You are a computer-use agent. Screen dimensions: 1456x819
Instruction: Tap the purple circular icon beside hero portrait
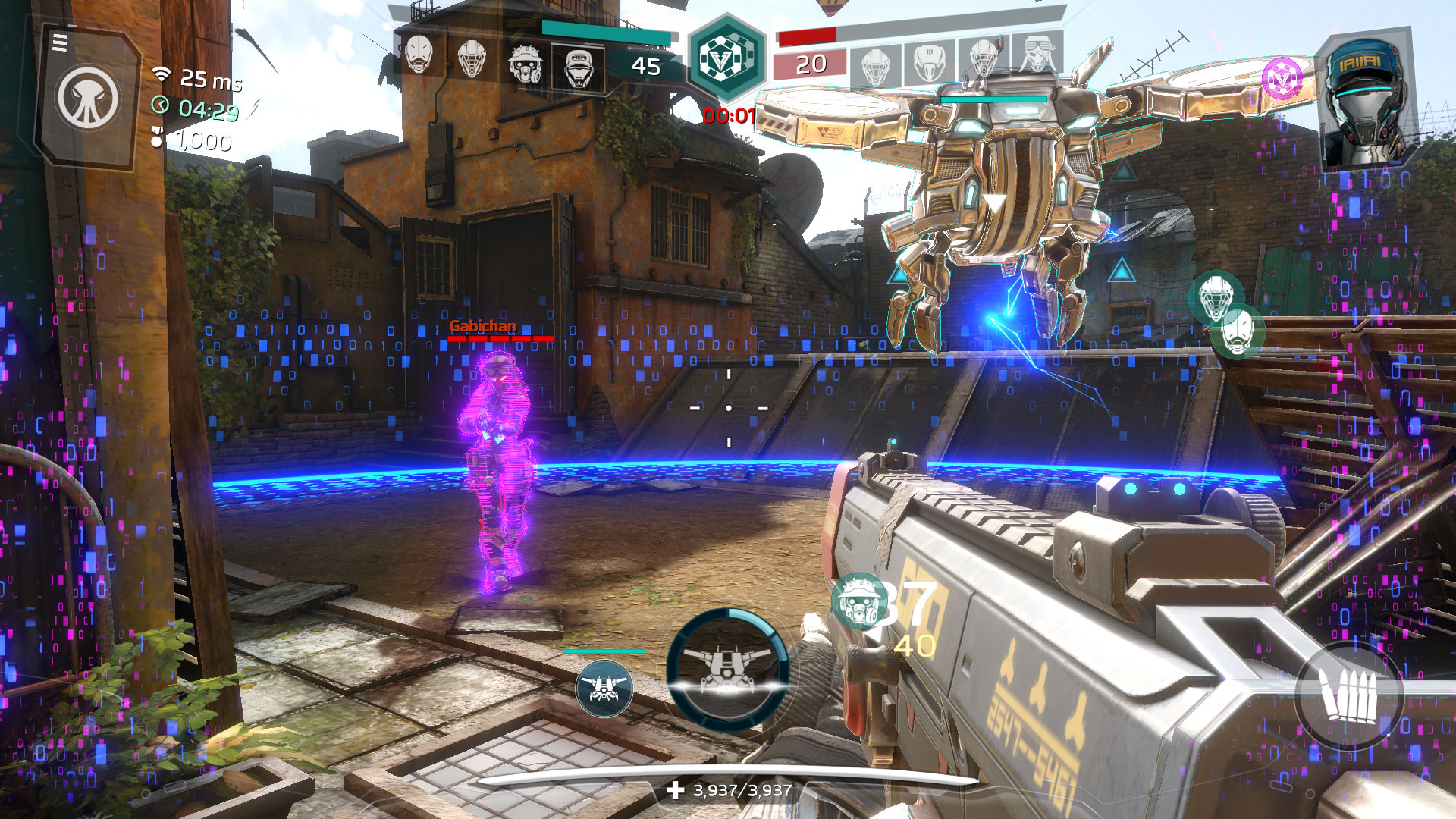click(1281, 78)
